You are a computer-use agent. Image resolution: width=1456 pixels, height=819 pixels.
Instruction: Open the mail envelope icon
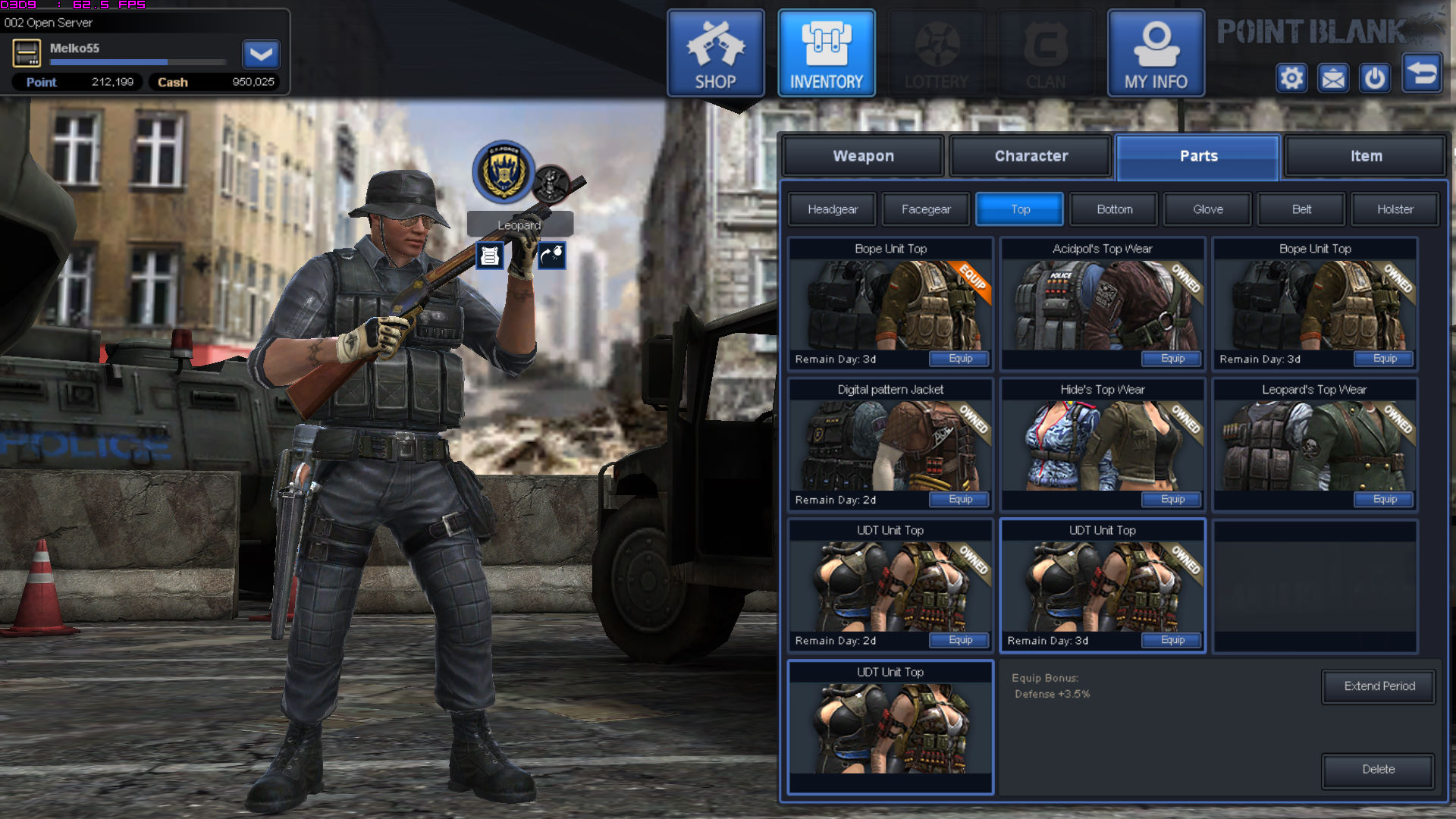1332,78
